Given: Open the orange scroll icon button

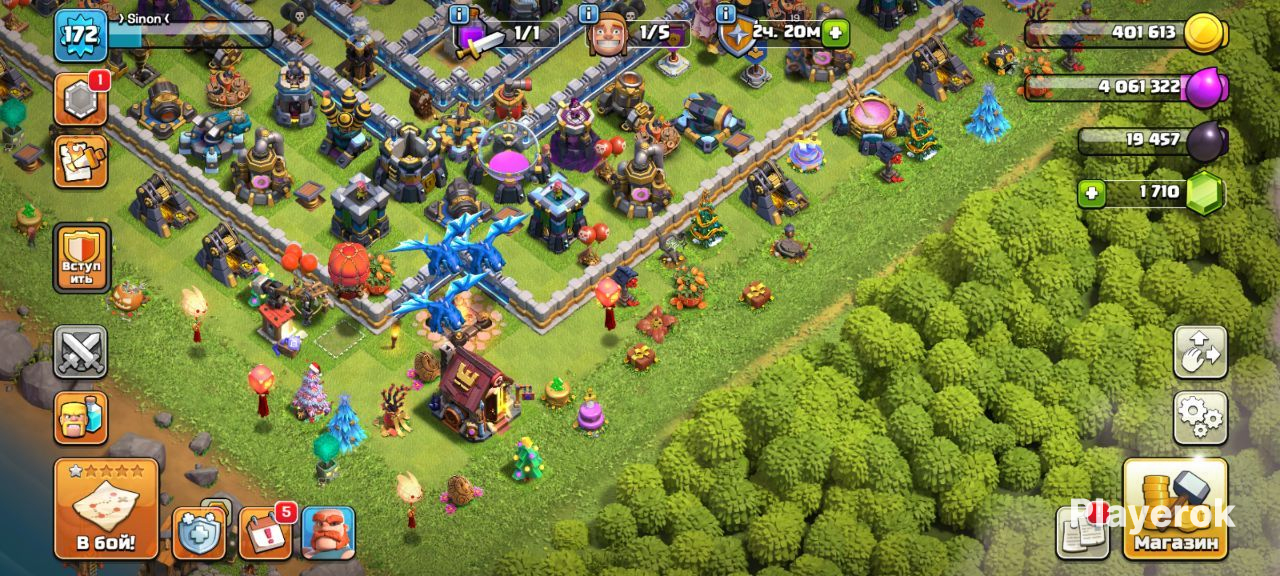Looking at the screenshot, I should click(80, 161).
